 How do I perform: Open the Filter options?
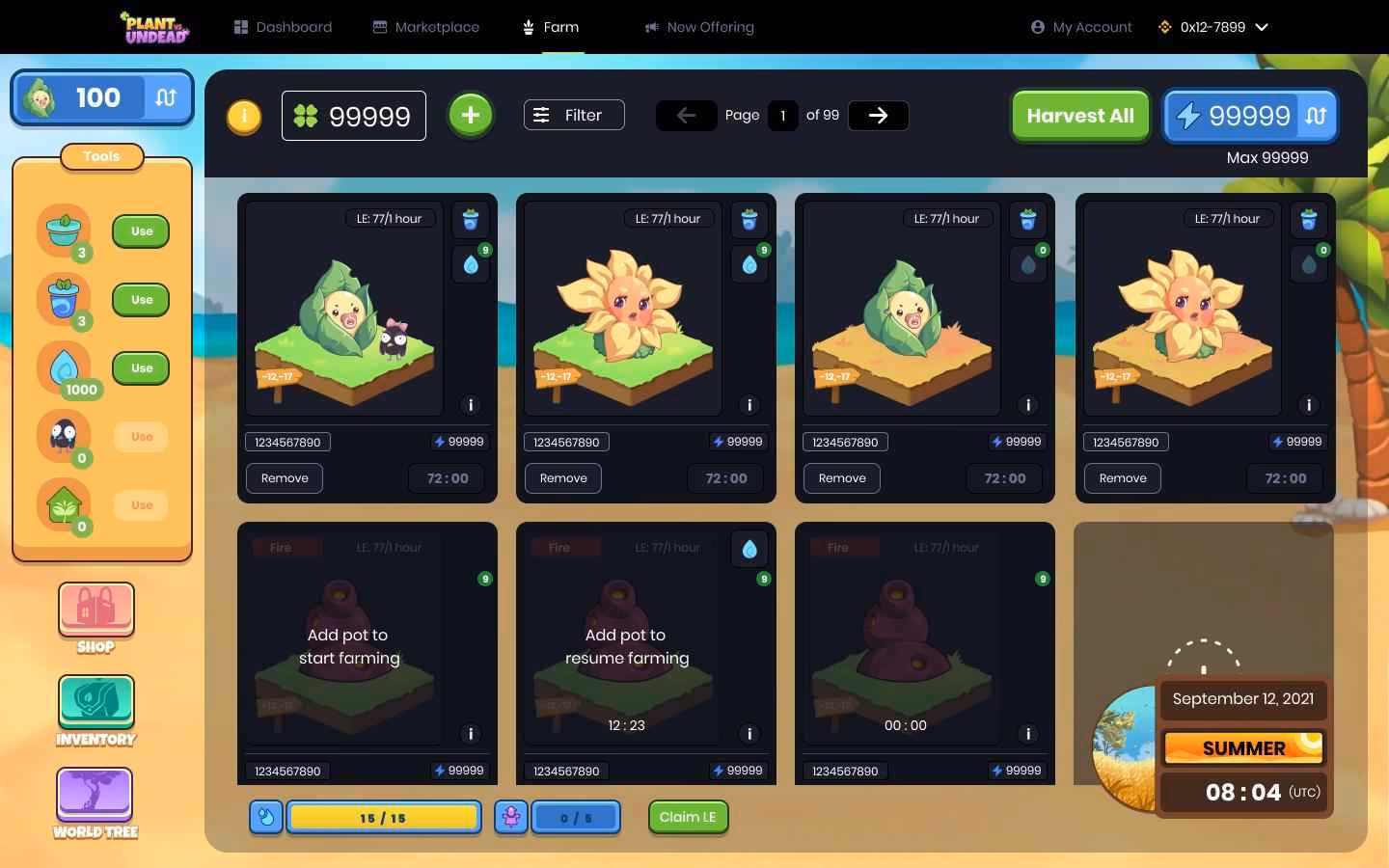pyautogui.click(x=574, y=115)
